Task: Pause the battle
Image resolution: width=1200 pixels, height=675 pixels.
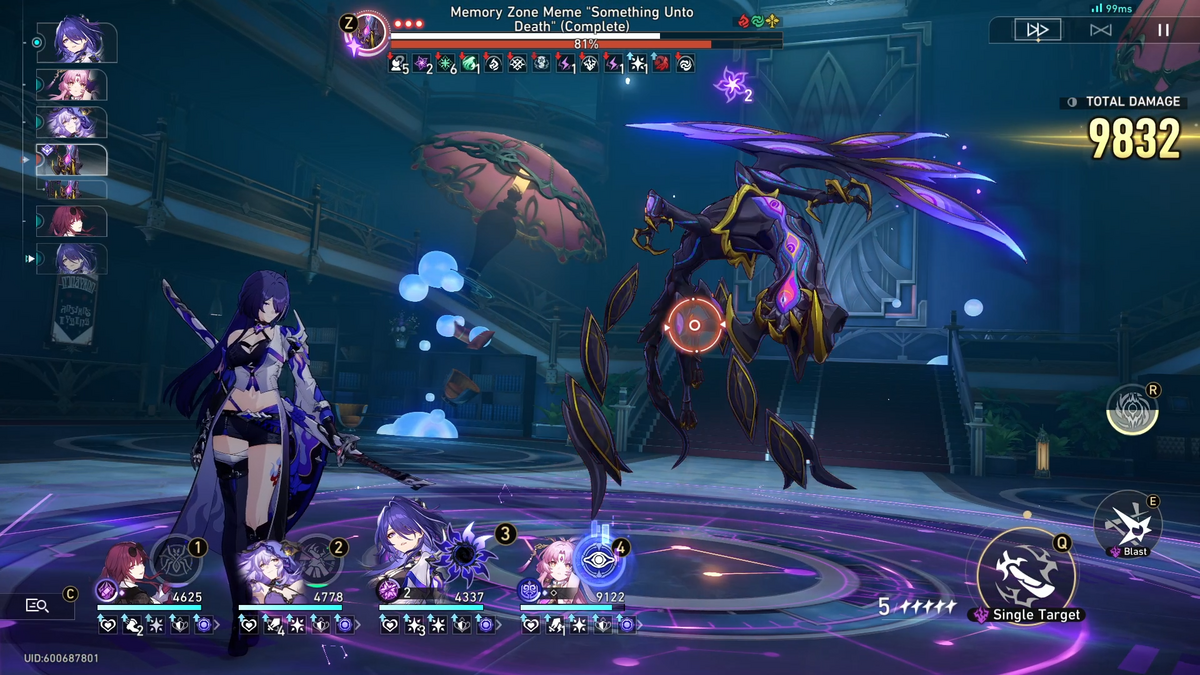Action: coord(1163,30)
